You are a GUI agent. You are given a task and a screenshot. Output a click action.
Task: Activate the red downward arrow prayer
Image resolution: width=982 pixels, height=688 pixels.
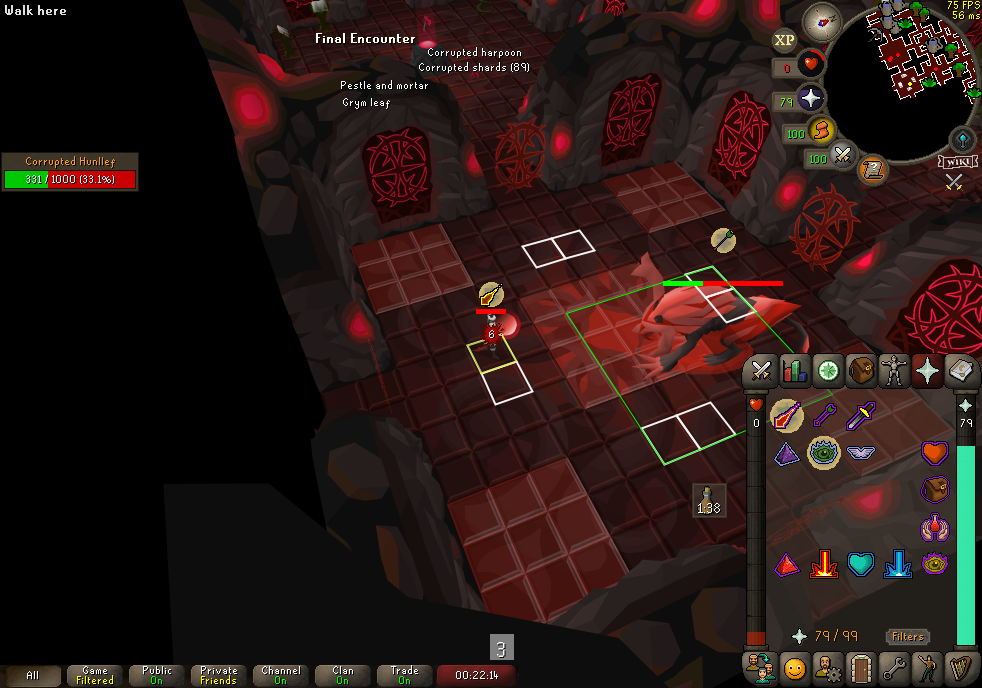pos(823,565)
